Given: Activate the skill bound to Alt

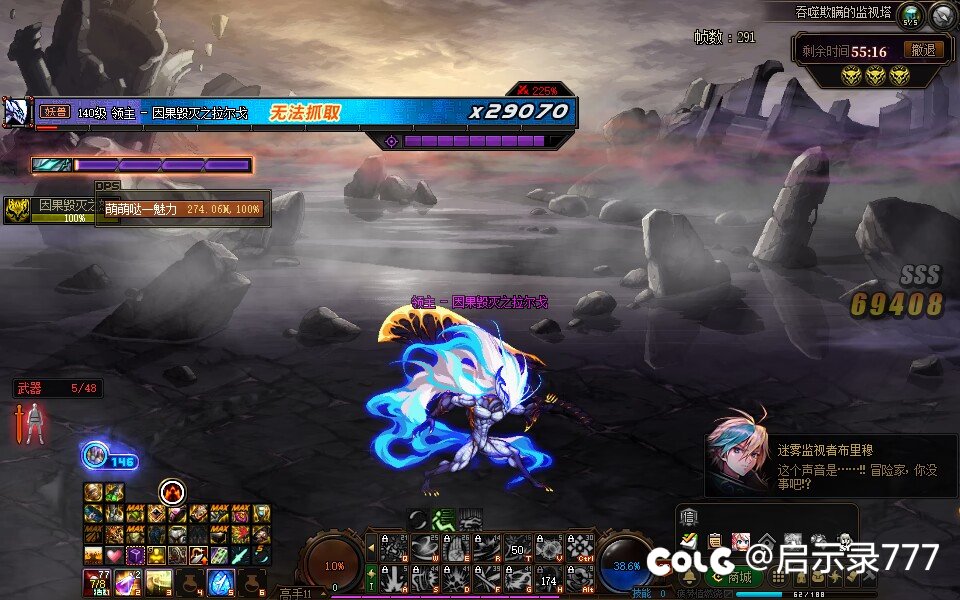Looking at the screenshot, I should (580, 578).
